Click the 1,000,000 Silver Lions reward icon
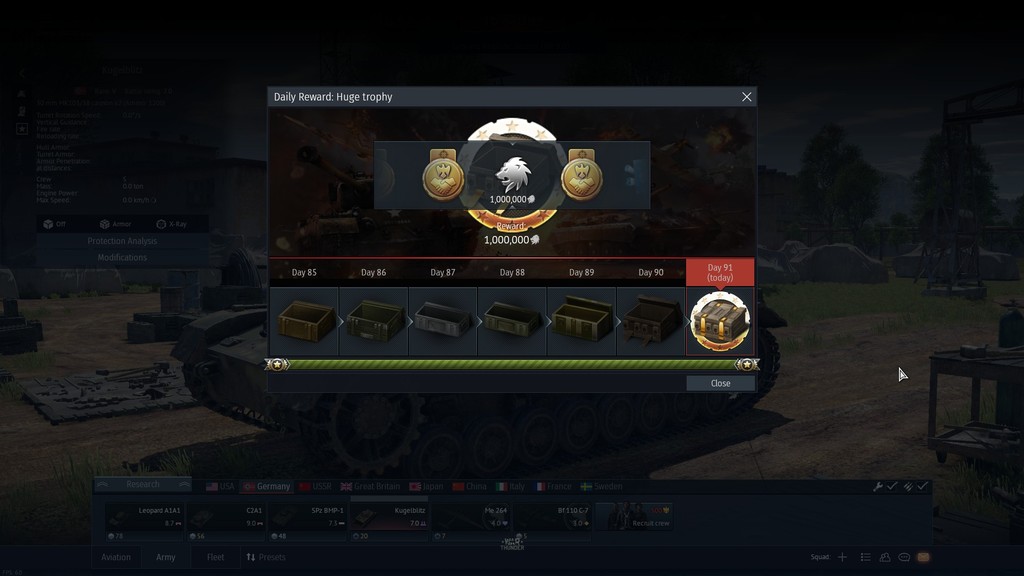Viewport: 1024px width, 576px height. tap(512, 180)
